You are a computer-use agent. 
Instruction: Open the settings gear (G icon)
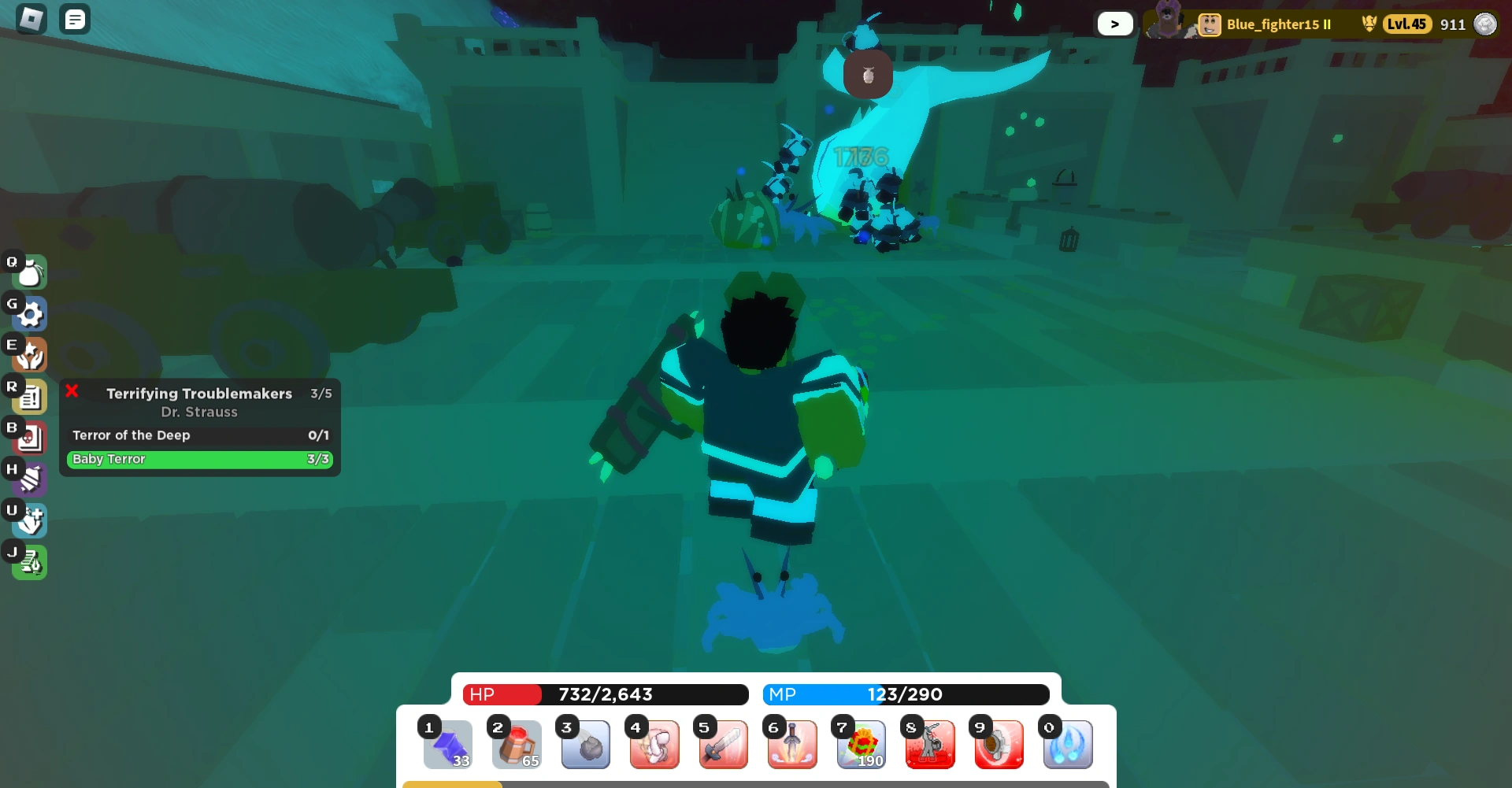[28, 313]
